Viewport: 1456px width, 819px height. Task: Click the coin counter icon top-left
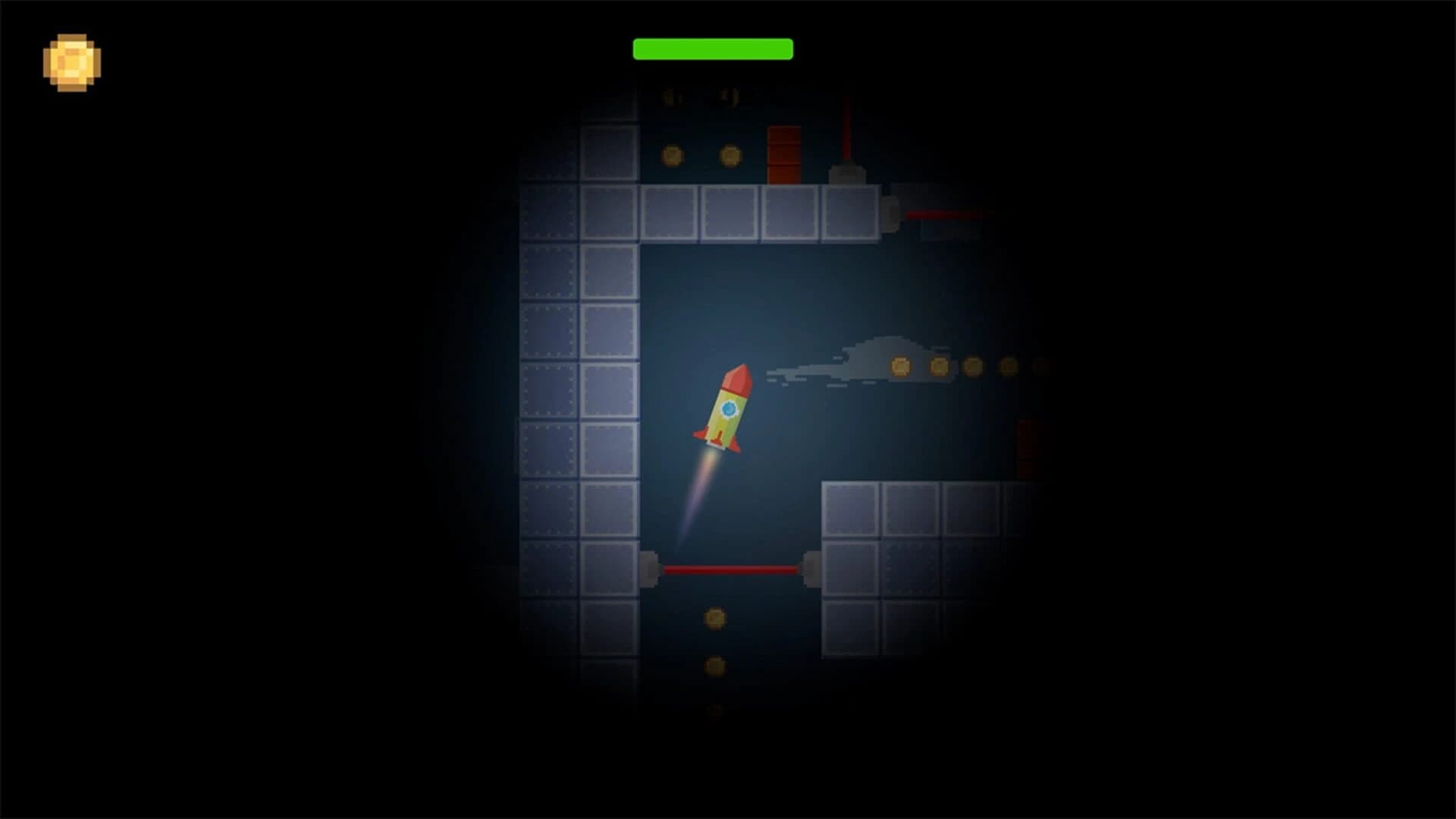click(72, 61)
